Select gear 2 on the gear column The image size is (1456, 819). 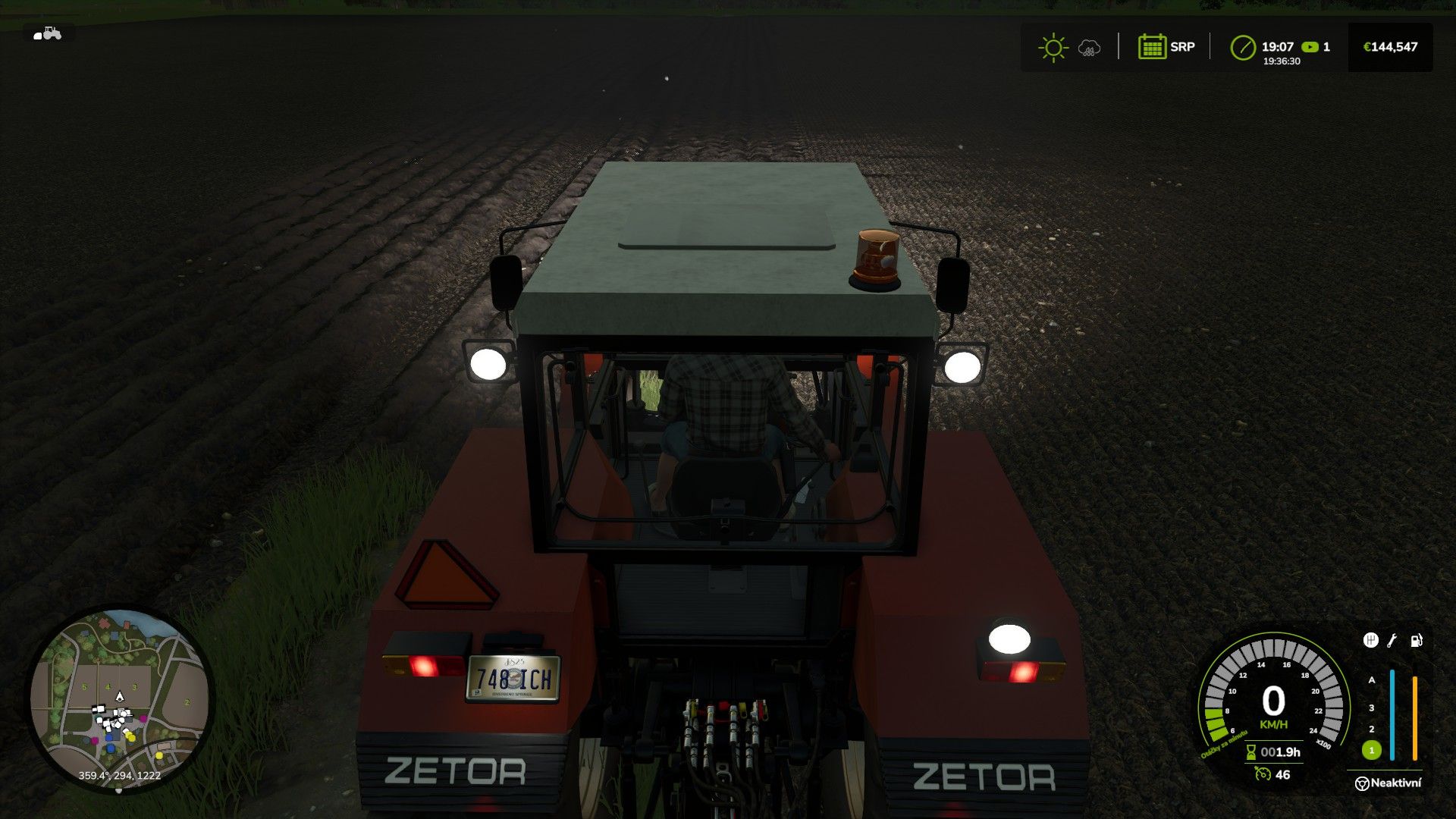click(1371, 730)
